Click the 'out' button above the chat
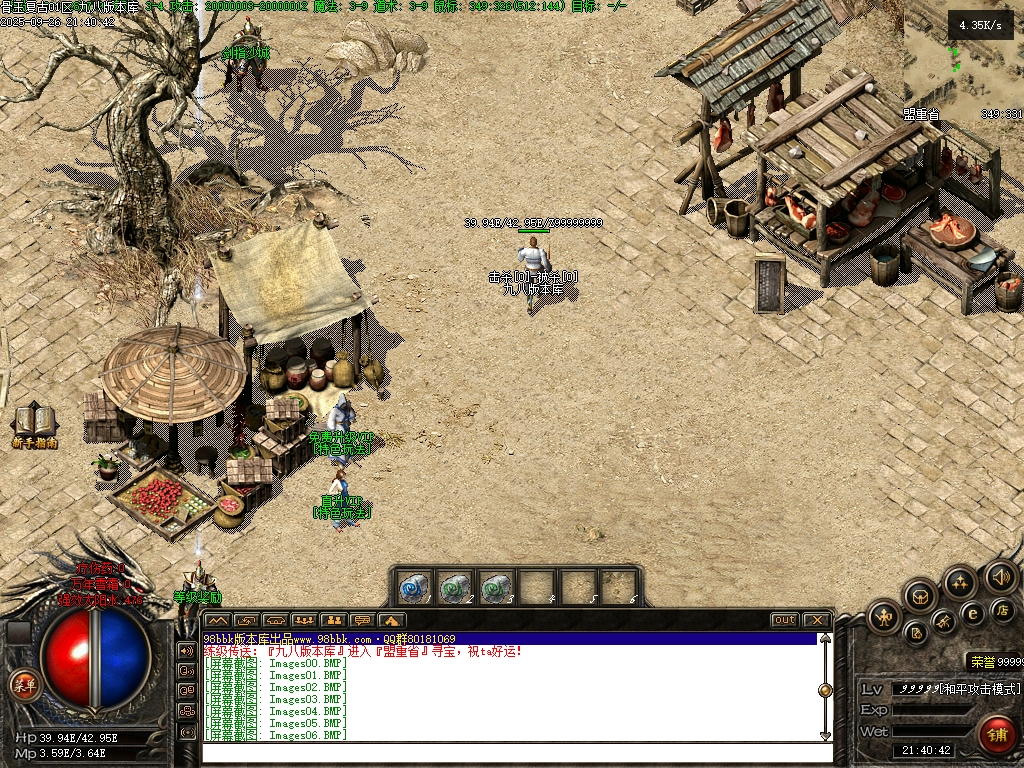This screenshot has height=768, width=1024. (784, 620)
